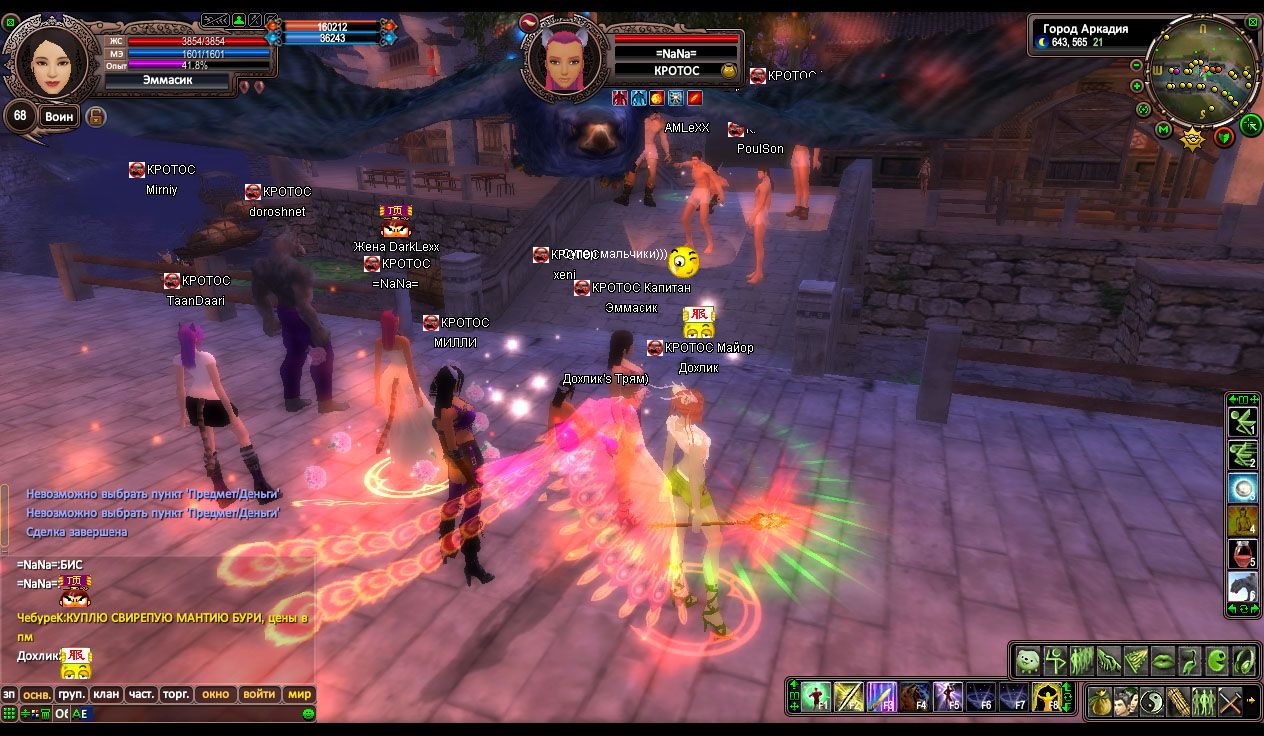Zoom out the minimap with minus button

(x=1137, y=66)
